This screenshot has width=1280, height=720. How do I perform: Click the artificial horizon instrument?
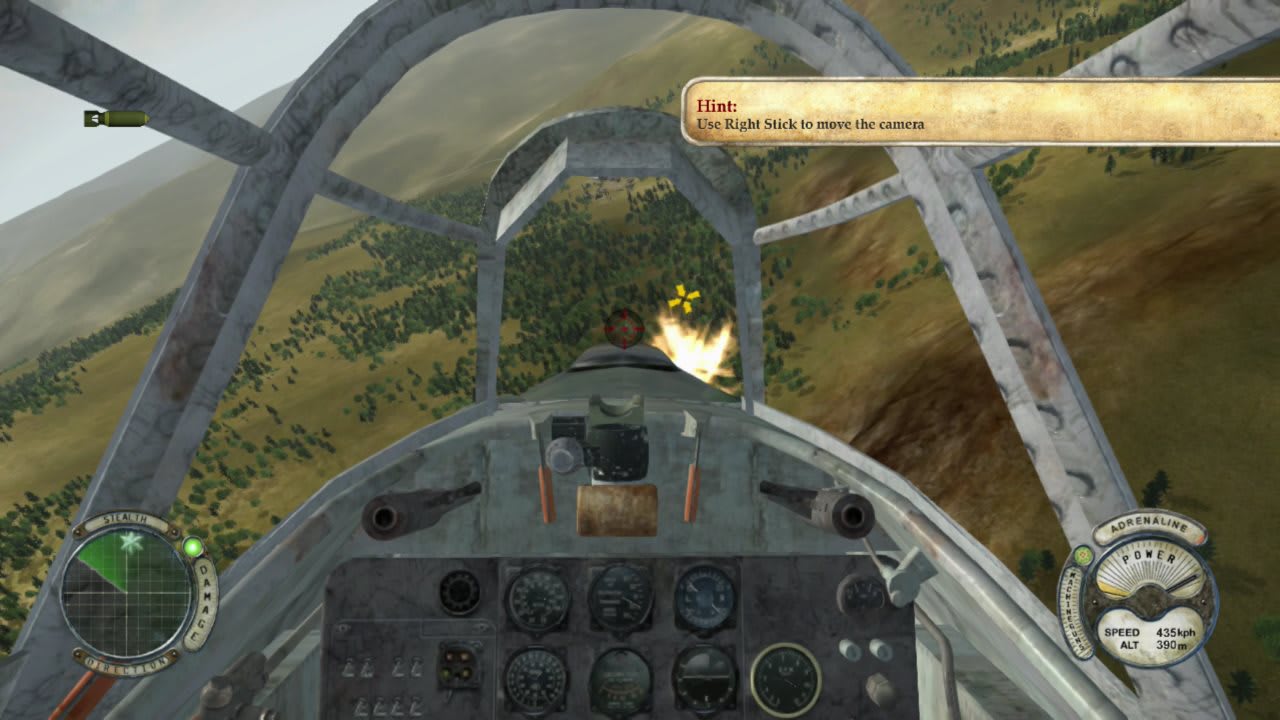pyautogui.click(x=706, y=676)
